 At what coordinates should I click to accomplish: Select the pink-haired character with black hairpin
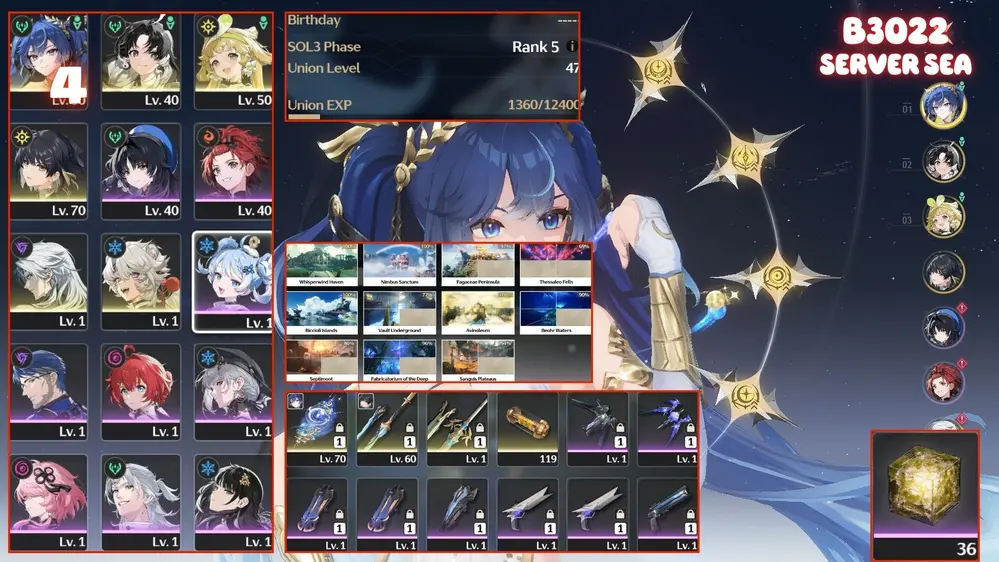click(x=48, y=502)
